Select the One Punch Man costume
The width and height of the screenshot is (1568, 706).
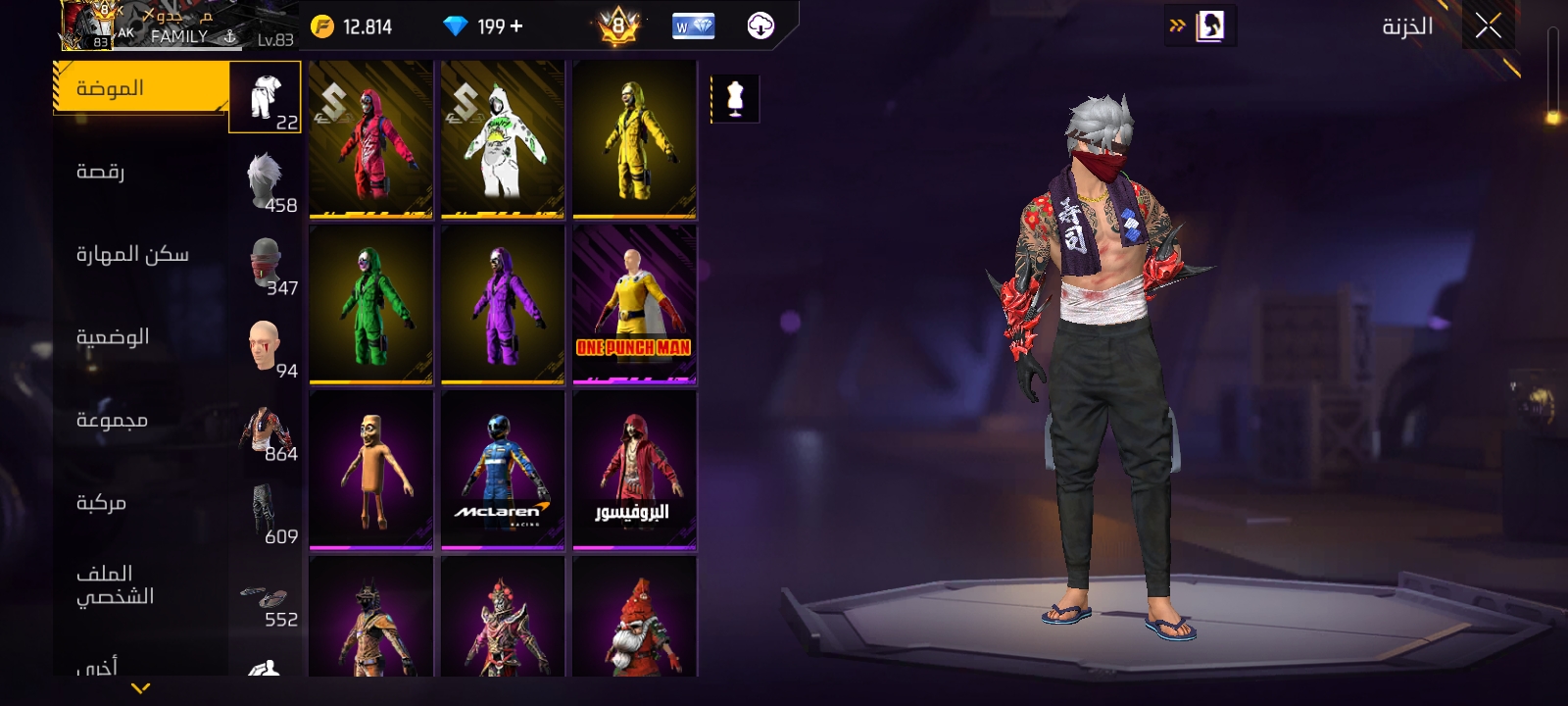[634, 304]
